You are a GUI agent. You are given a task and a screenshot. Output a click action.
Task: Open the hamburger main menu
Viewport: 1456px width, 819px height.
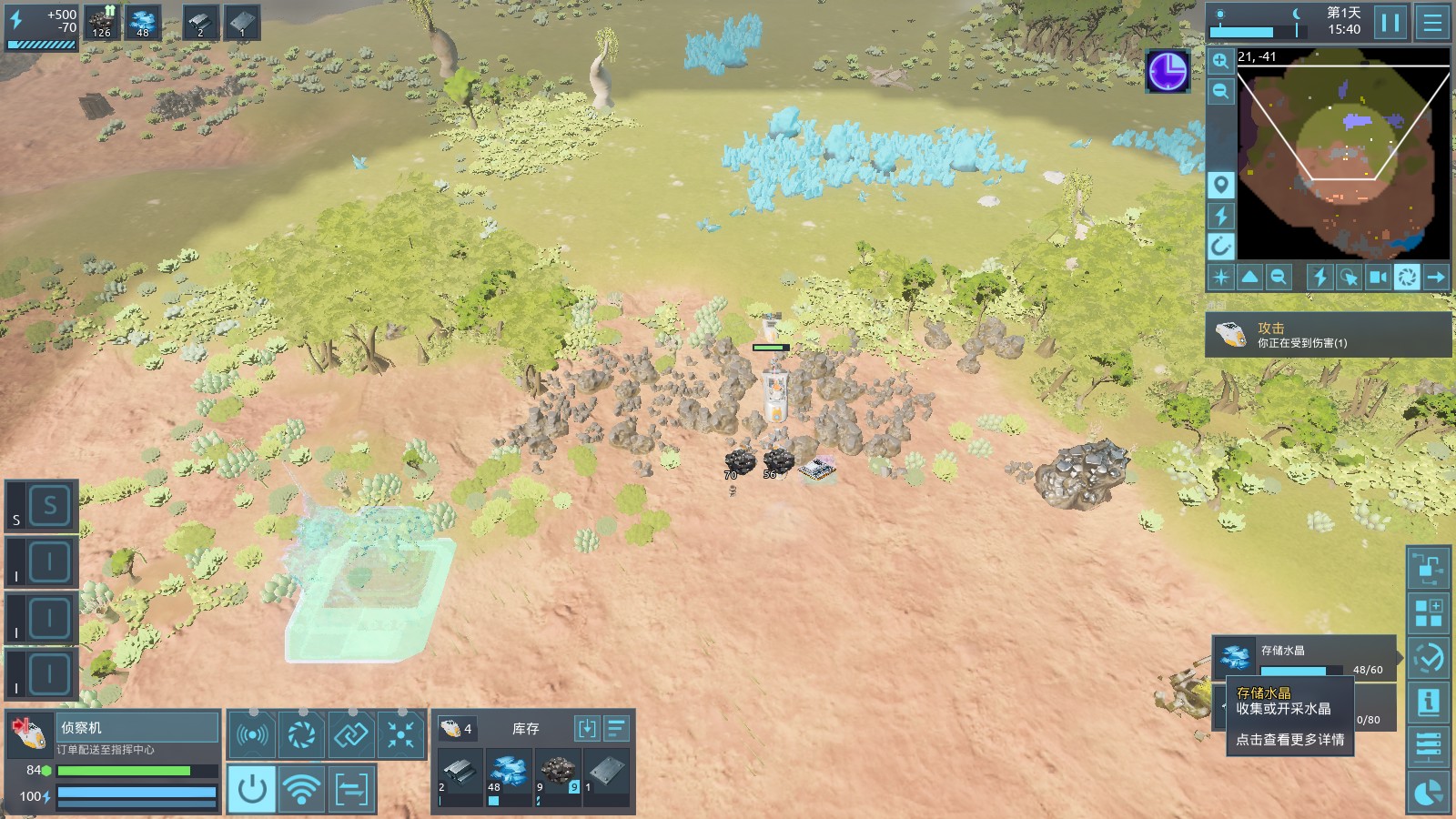tap(1432, 22)
